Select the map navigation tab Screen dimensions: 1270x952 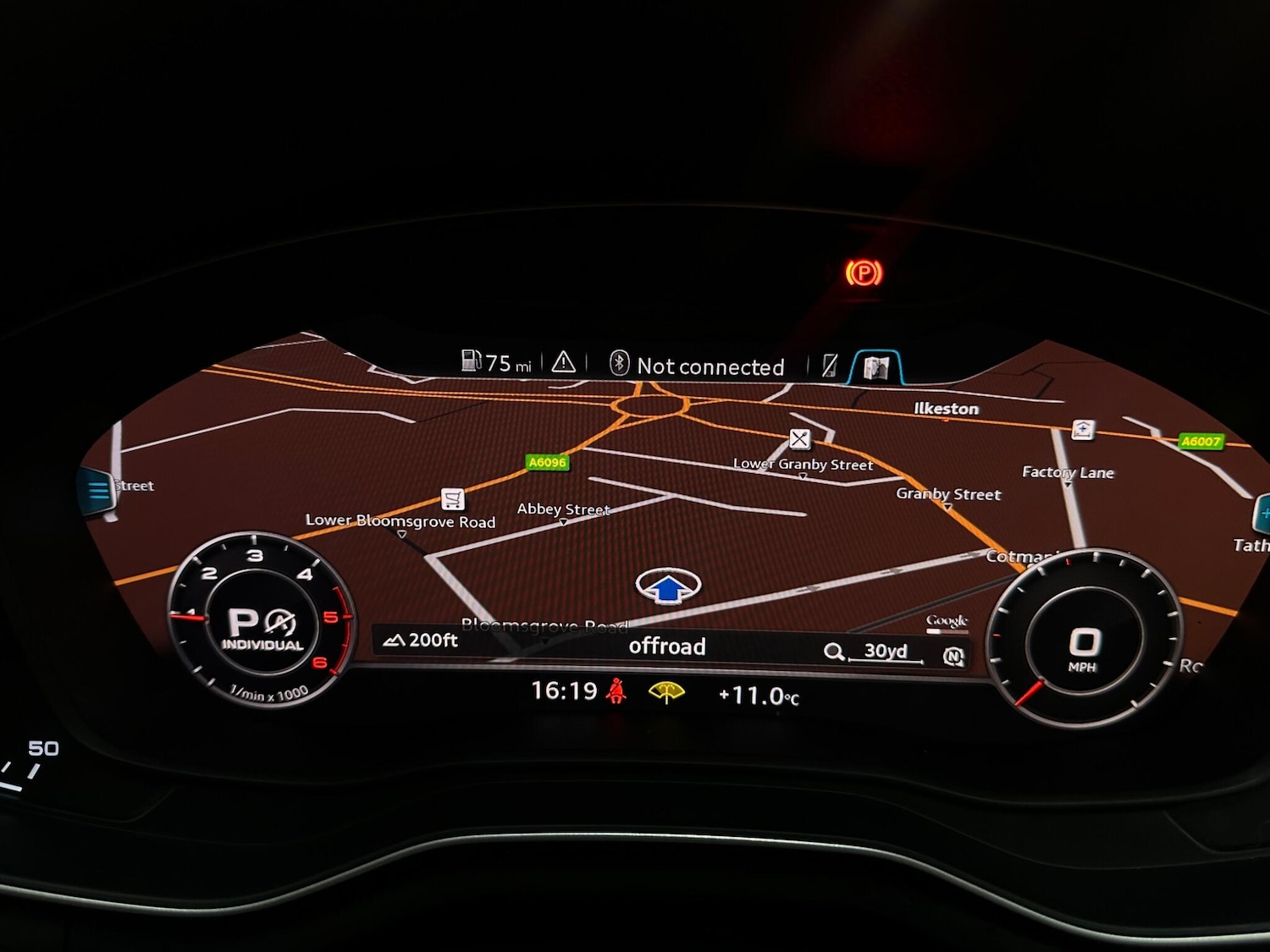pyautogui.click(x=875, y=367)
